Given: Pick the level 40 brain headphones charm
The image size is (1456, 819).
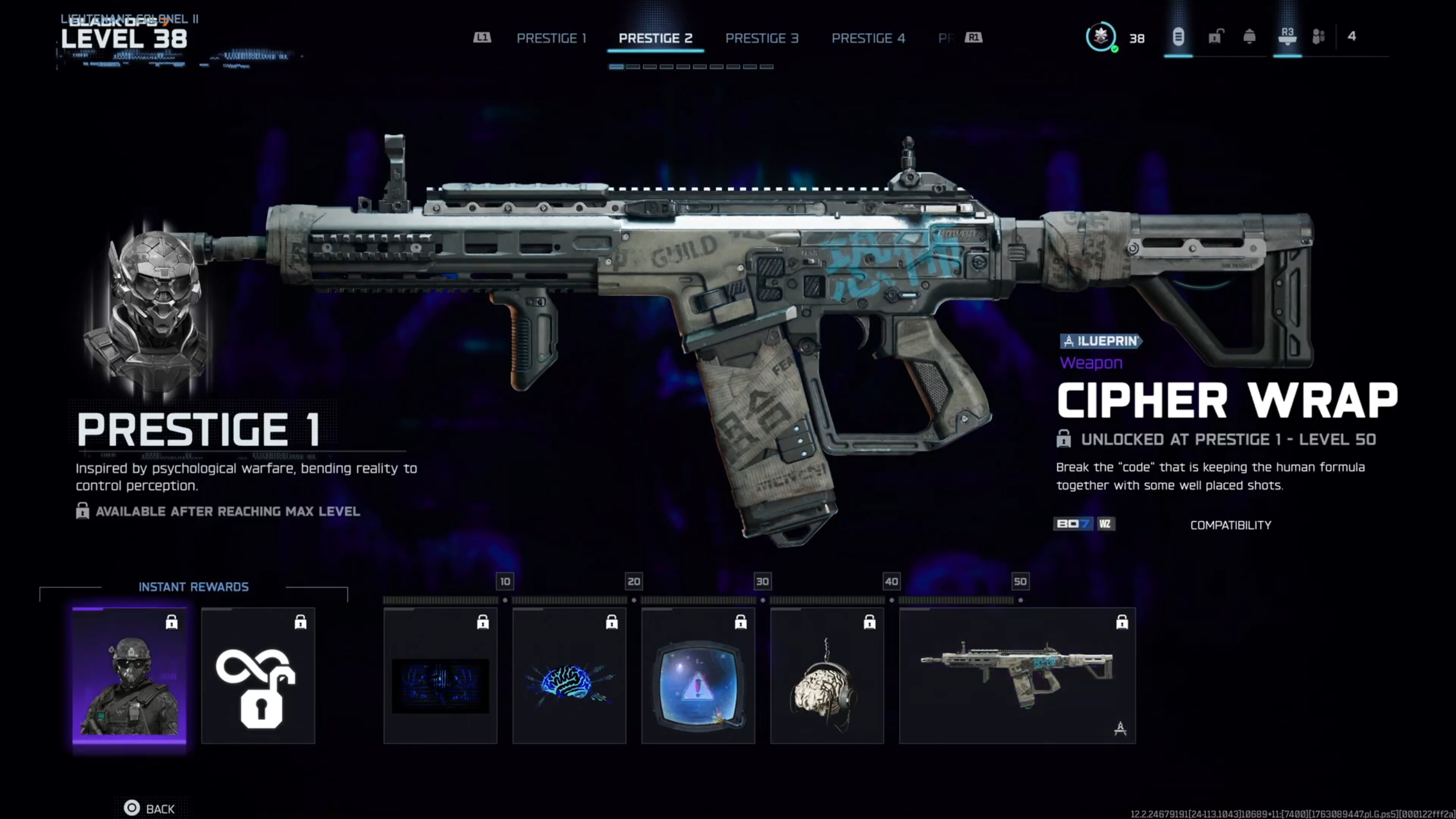Looking at the screenshot, I should pyautogui.click(x=827, y=676).
